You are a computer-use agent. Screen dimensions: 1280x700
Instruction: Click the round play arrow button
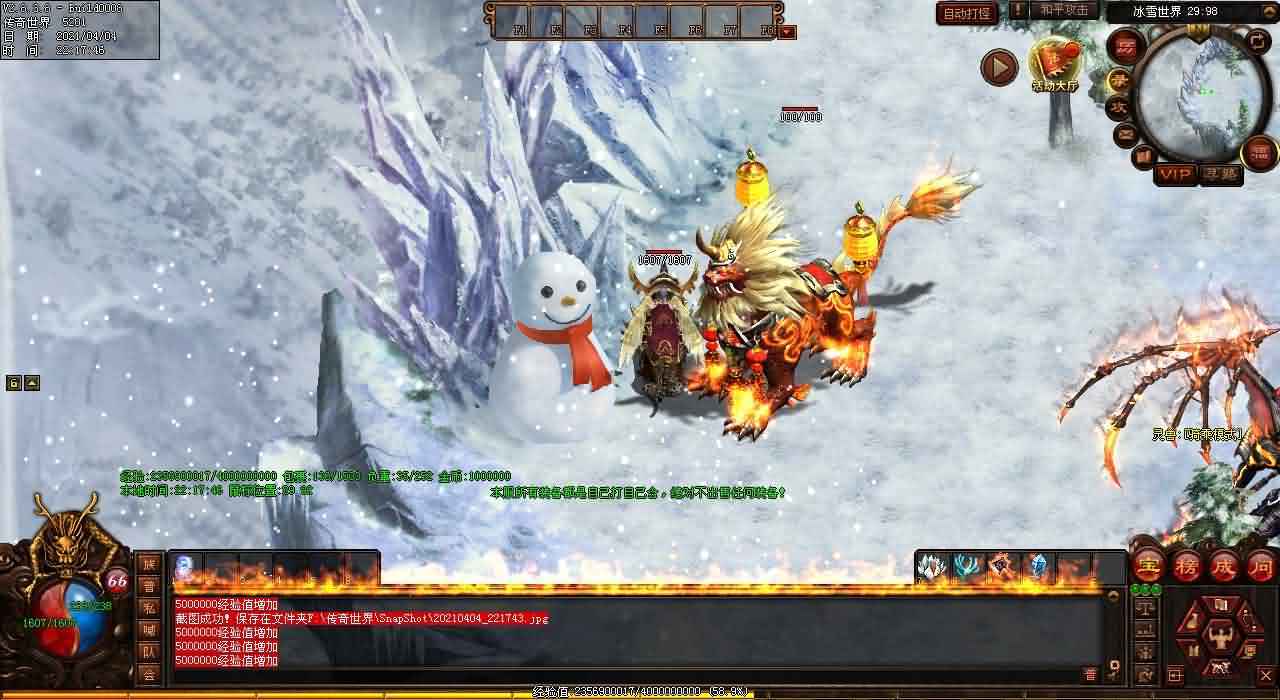point(998,67)
